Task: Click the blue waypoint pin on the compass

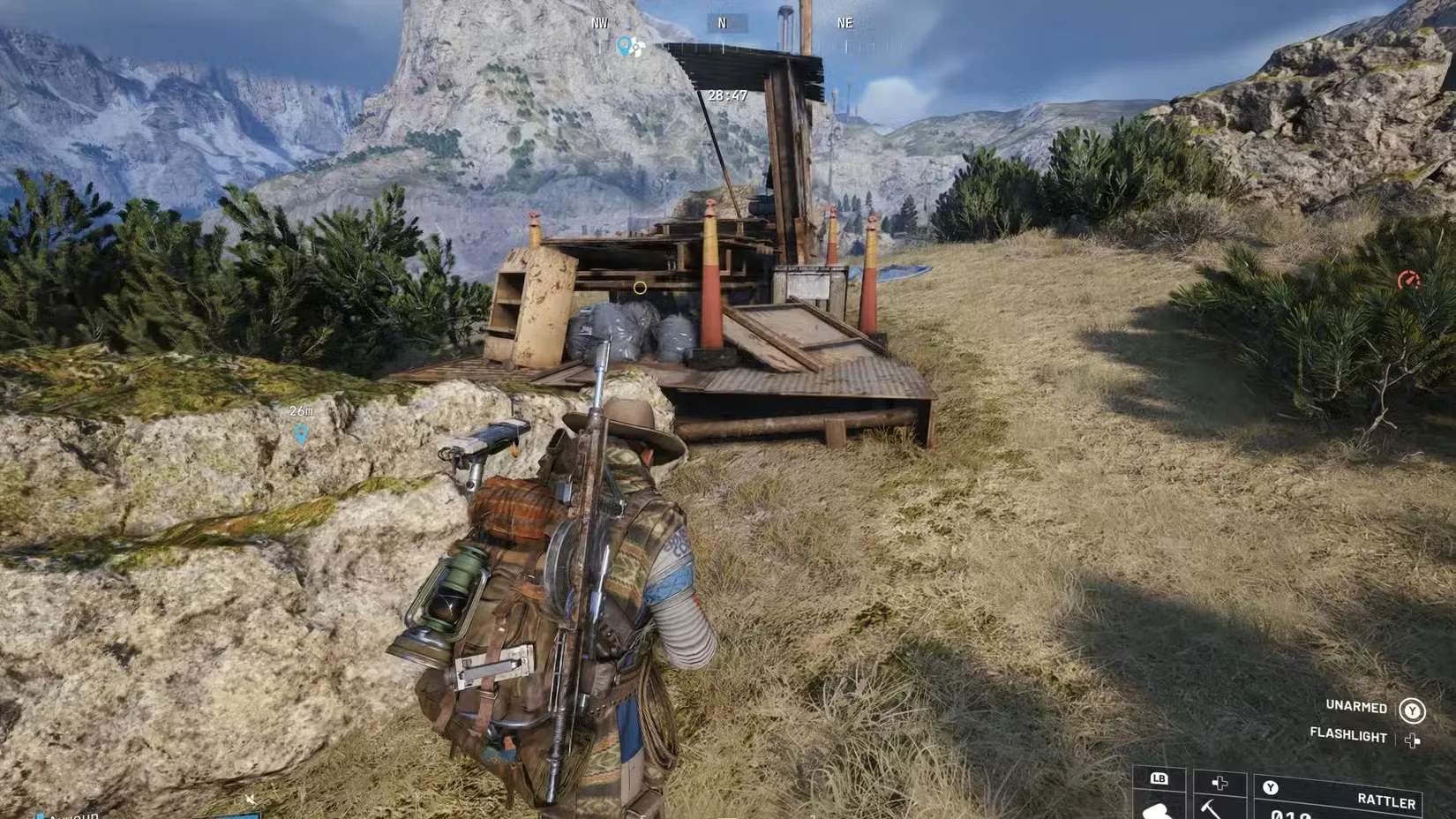Action: pyautogui.click(x=624, y=47)
